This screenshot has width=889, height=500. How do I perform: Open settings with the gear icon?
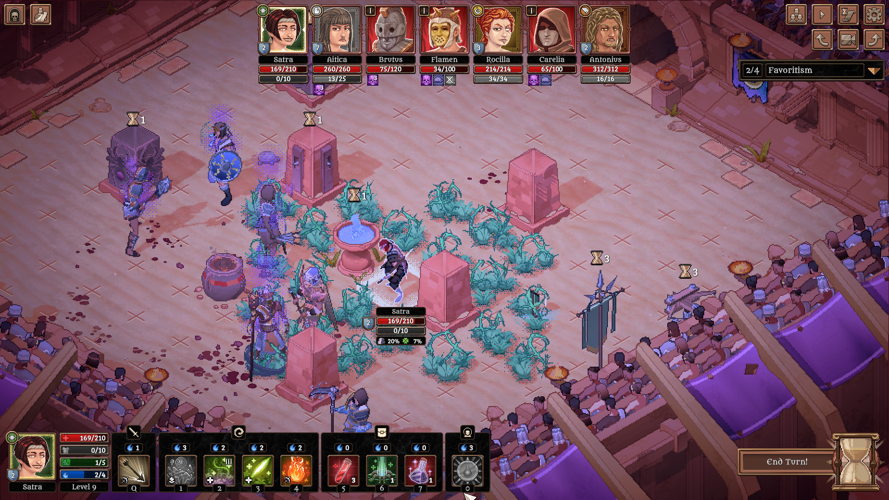click(873, 14)
